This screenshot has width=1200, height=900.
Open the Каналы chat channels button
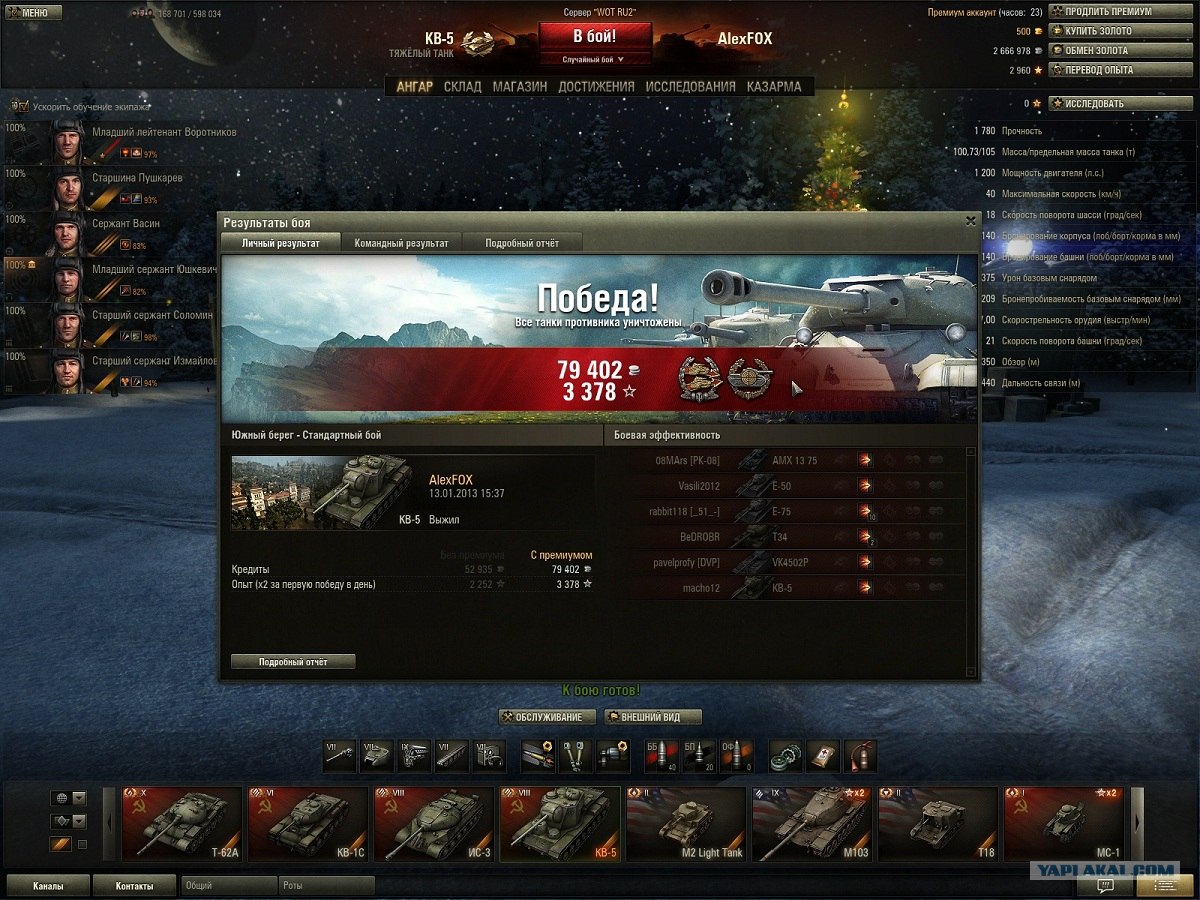point(48,886)
